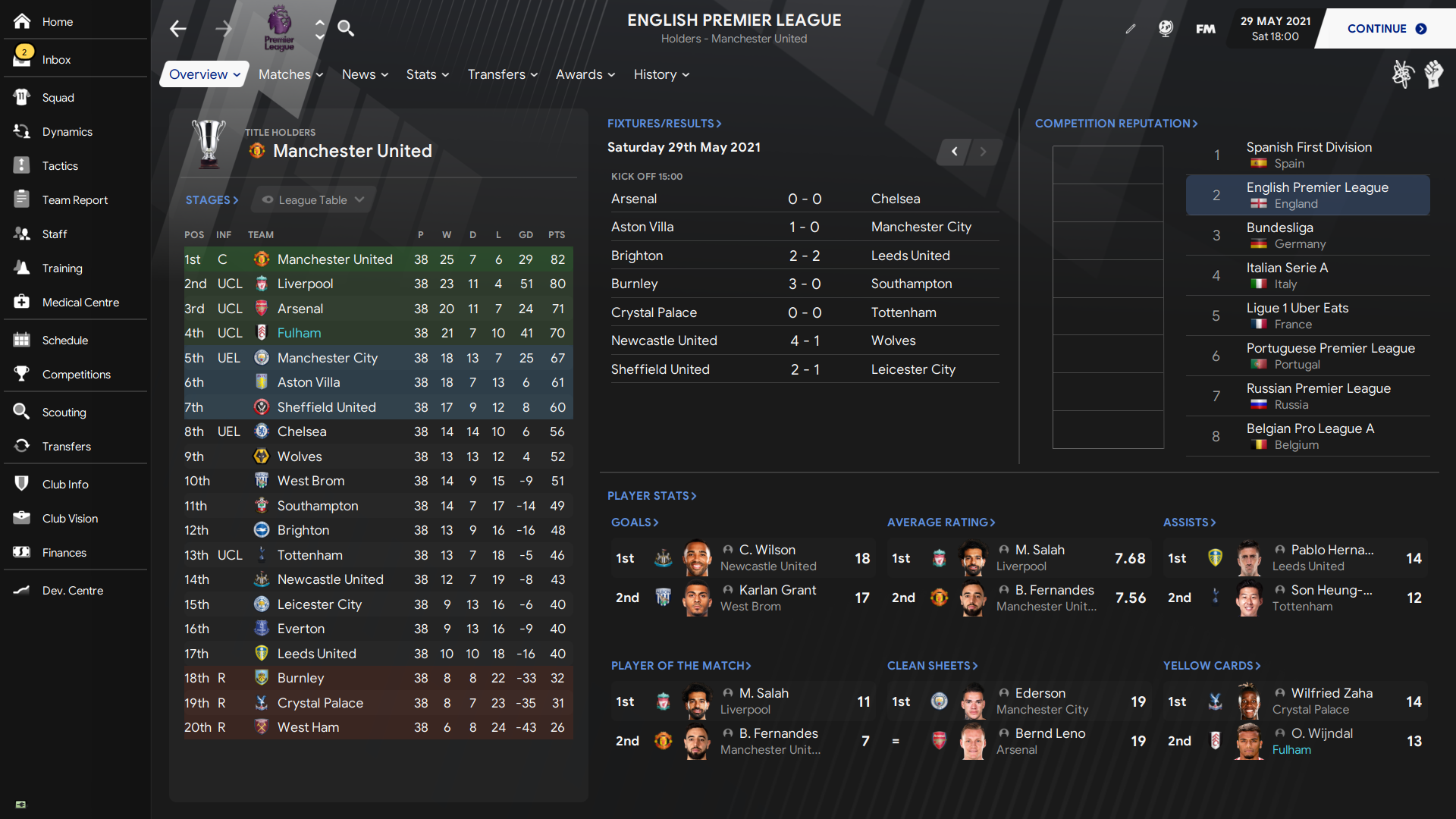Open the Stats tab dropdown
This screenshot has width=1456, height=819.
[x=427, y=74]
